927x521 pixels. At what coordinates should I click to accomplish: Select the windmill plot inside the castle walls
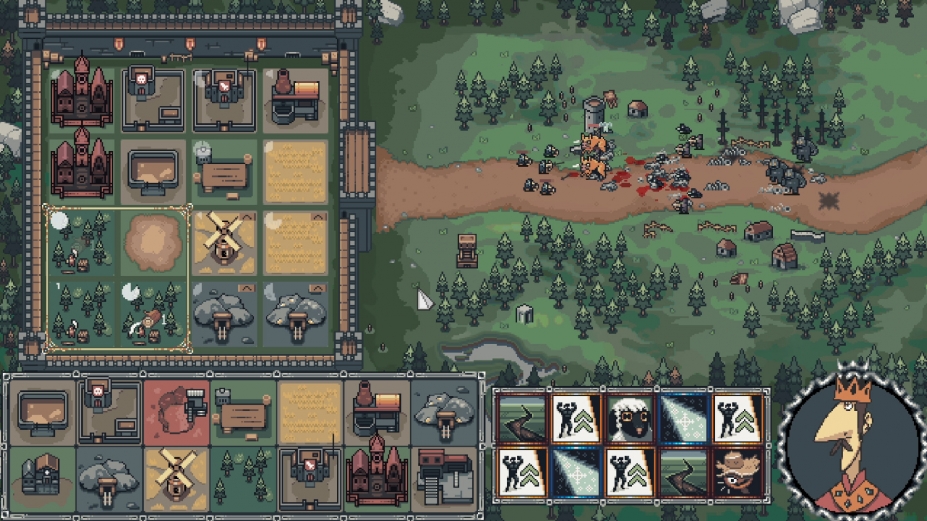click(x=224, y=241)
